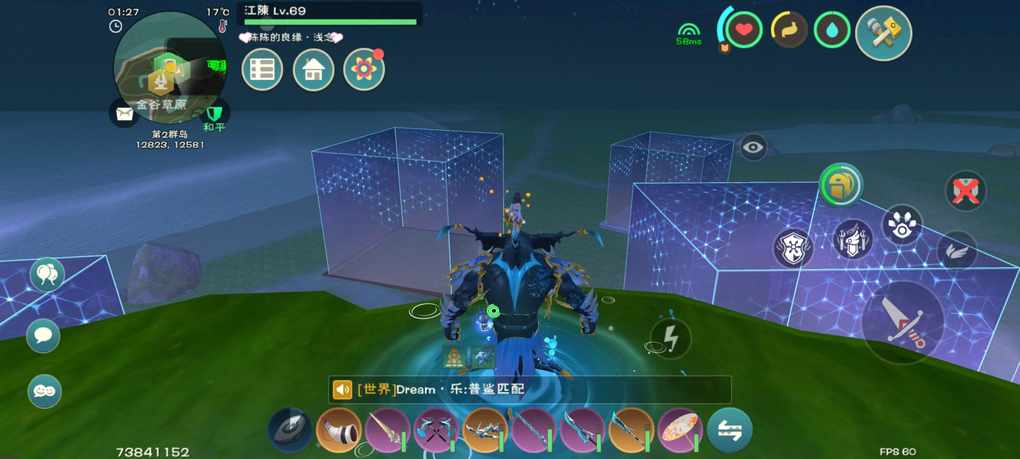1020x459 pixels.
Task: Swap hotbar with the arrows button
Action: coord(730,431)
